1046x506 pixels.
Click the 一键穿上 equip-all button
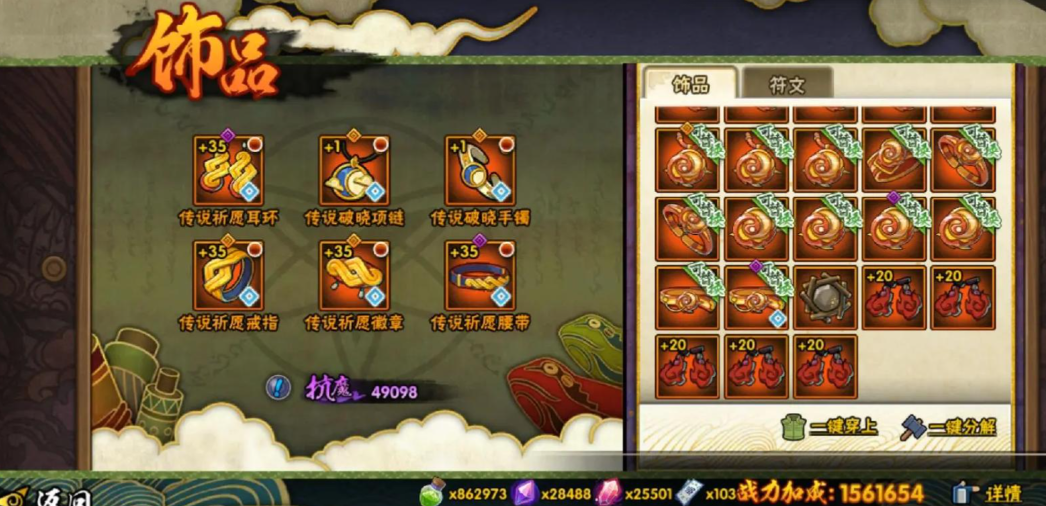(830, 427)
